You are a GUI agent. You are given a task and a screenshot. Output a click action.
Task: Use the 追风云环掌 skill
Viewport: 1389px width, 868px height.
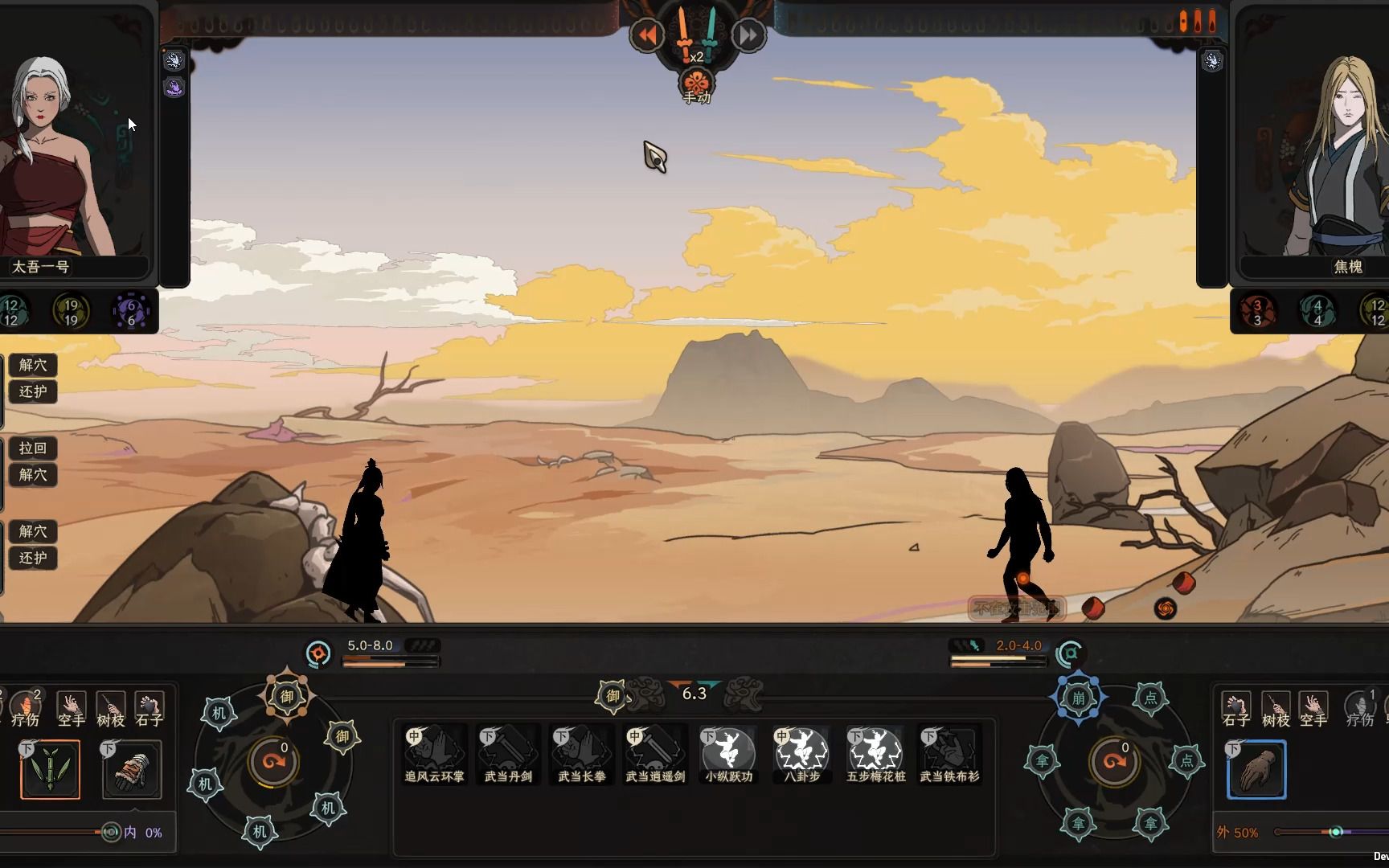[434, 753]
